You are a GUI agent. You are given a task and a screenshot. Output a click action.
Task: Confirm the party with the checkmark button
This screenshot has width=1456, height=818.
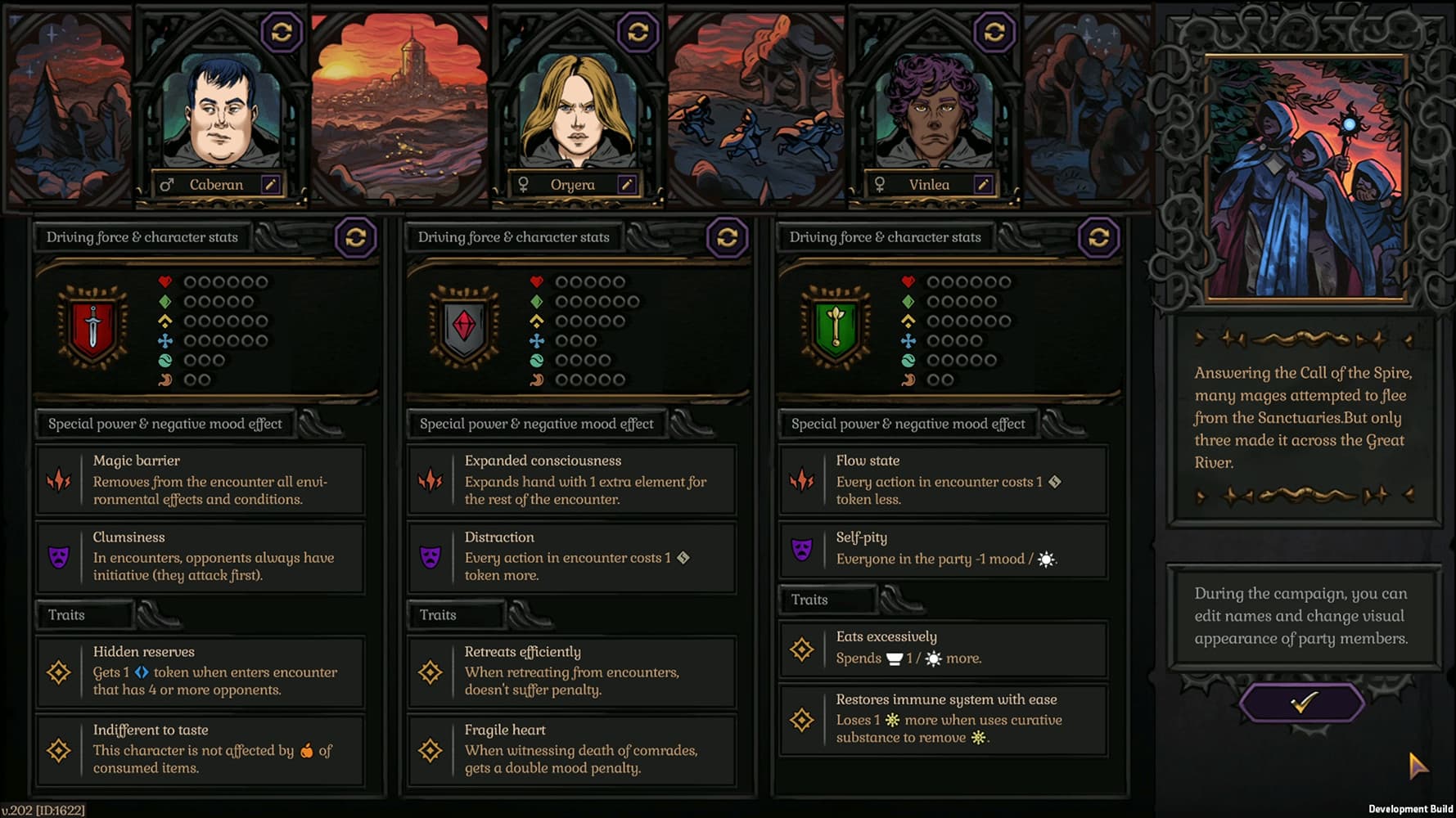pyautogui.click(x=1305, y=702)
